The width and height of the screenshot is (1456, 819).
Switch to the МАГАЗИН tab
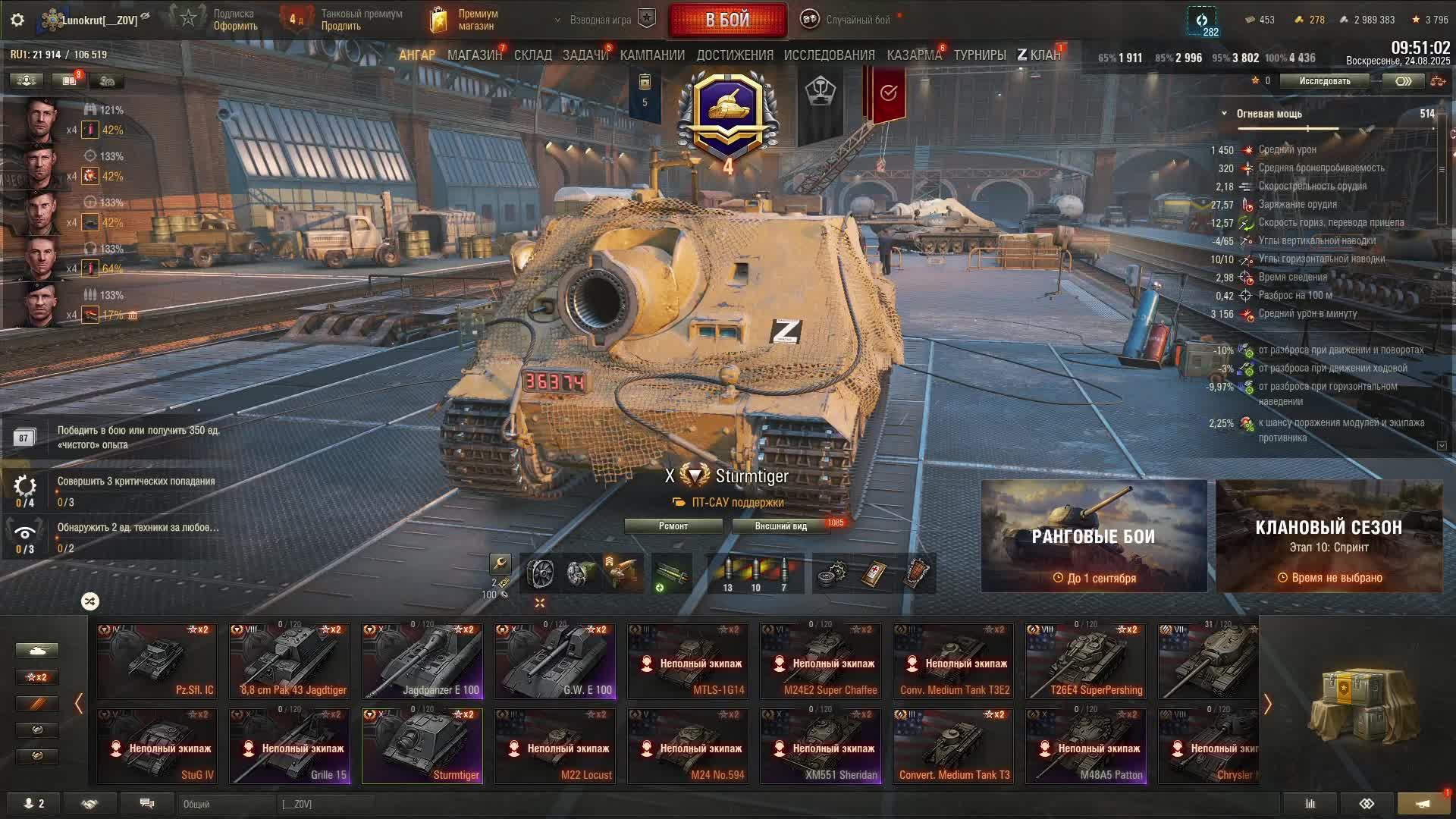click(x=474, y=55)
